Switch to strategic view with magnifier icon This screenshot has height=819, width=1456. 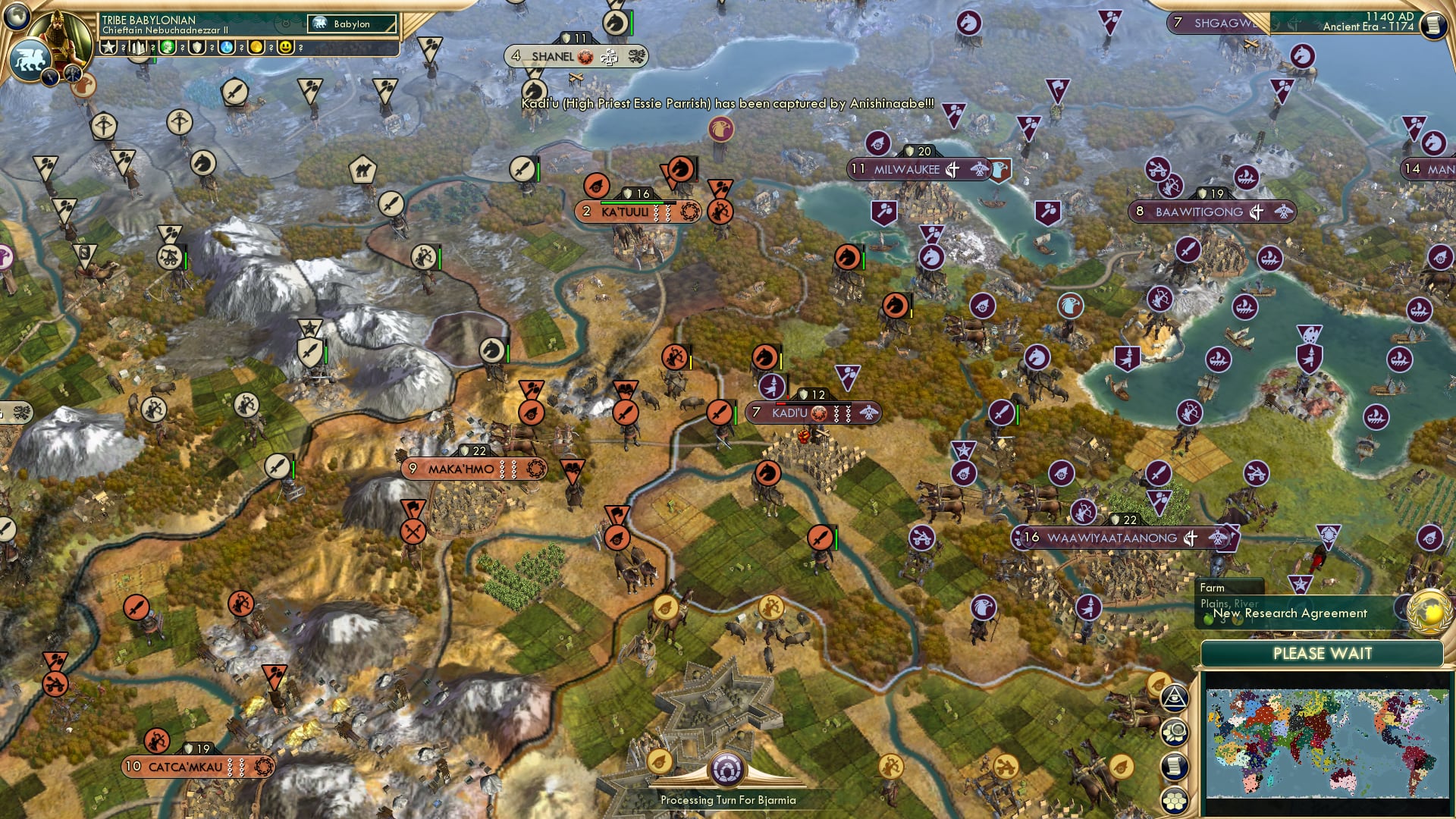pos(1175,730)
